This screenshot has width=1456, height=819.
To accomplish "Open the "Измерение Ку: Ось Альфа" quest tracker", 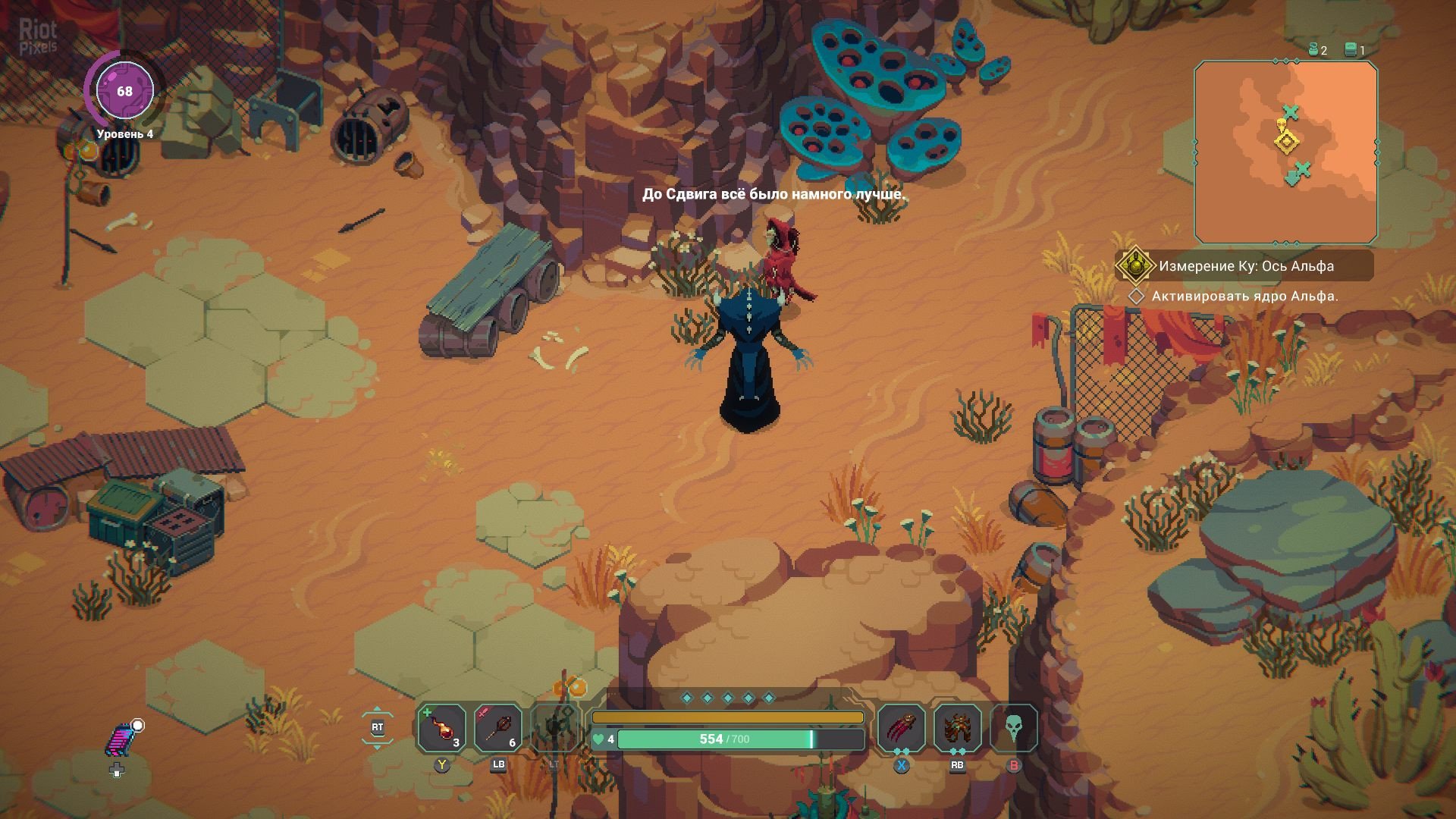I will pos(1245,266).
